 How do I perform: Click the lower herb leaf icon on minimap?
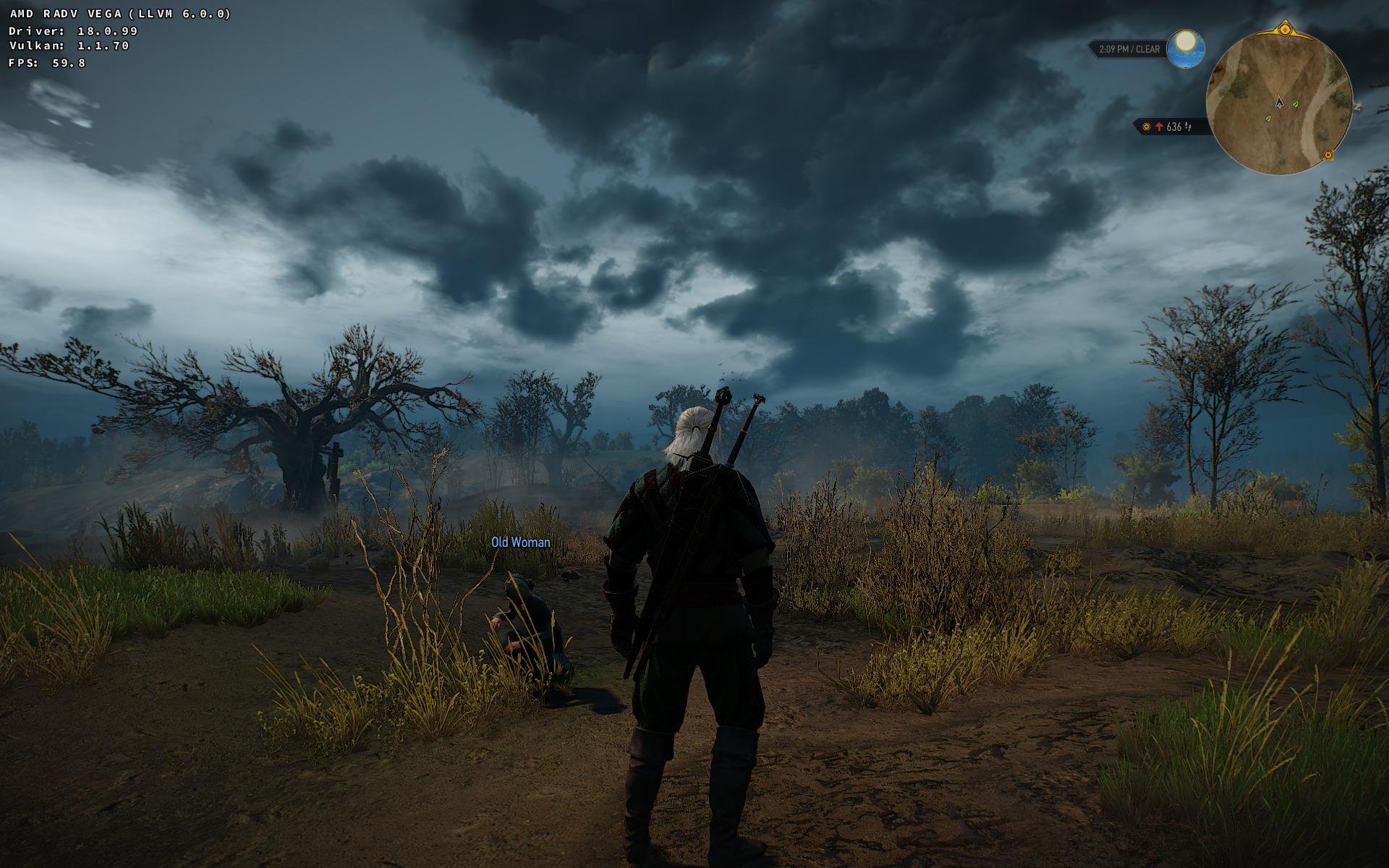(1267, 119)
